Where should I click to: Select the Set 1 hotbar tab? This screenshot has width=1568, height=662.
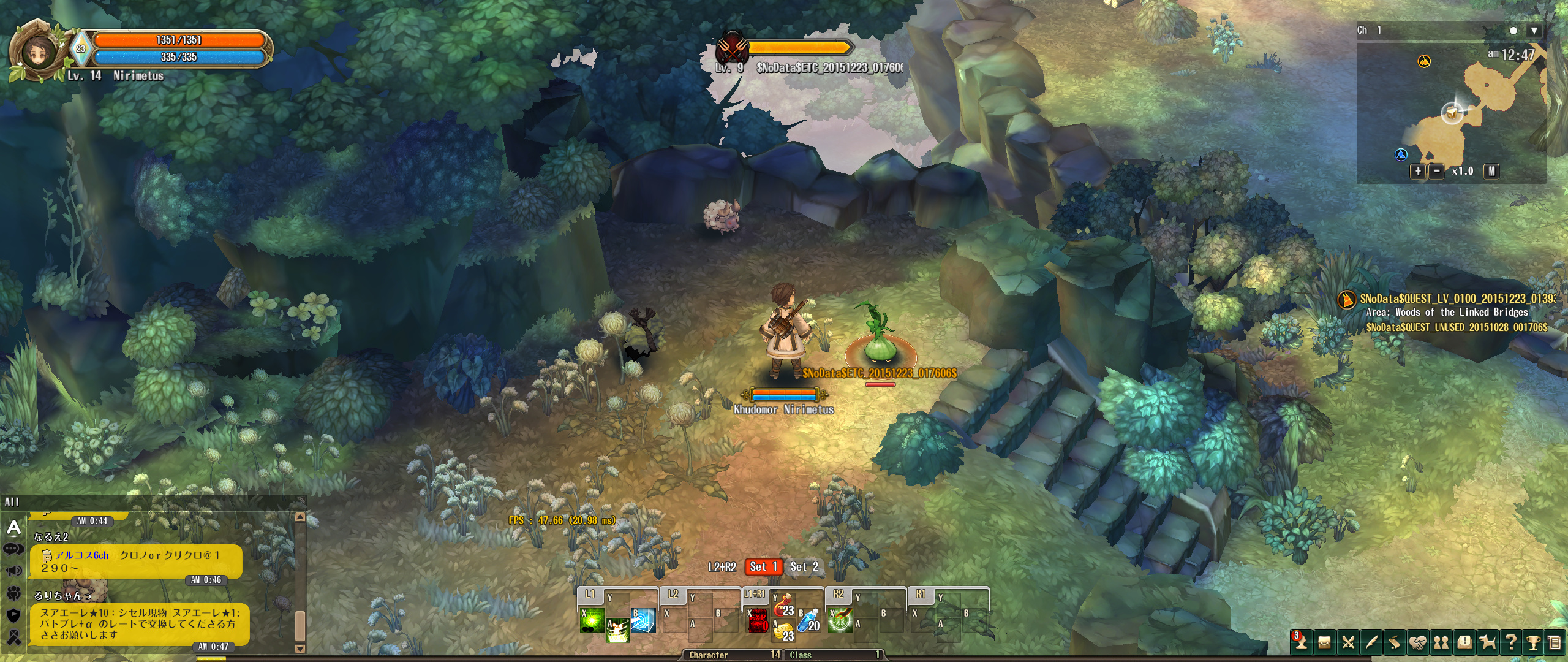[x=763, y=567]
